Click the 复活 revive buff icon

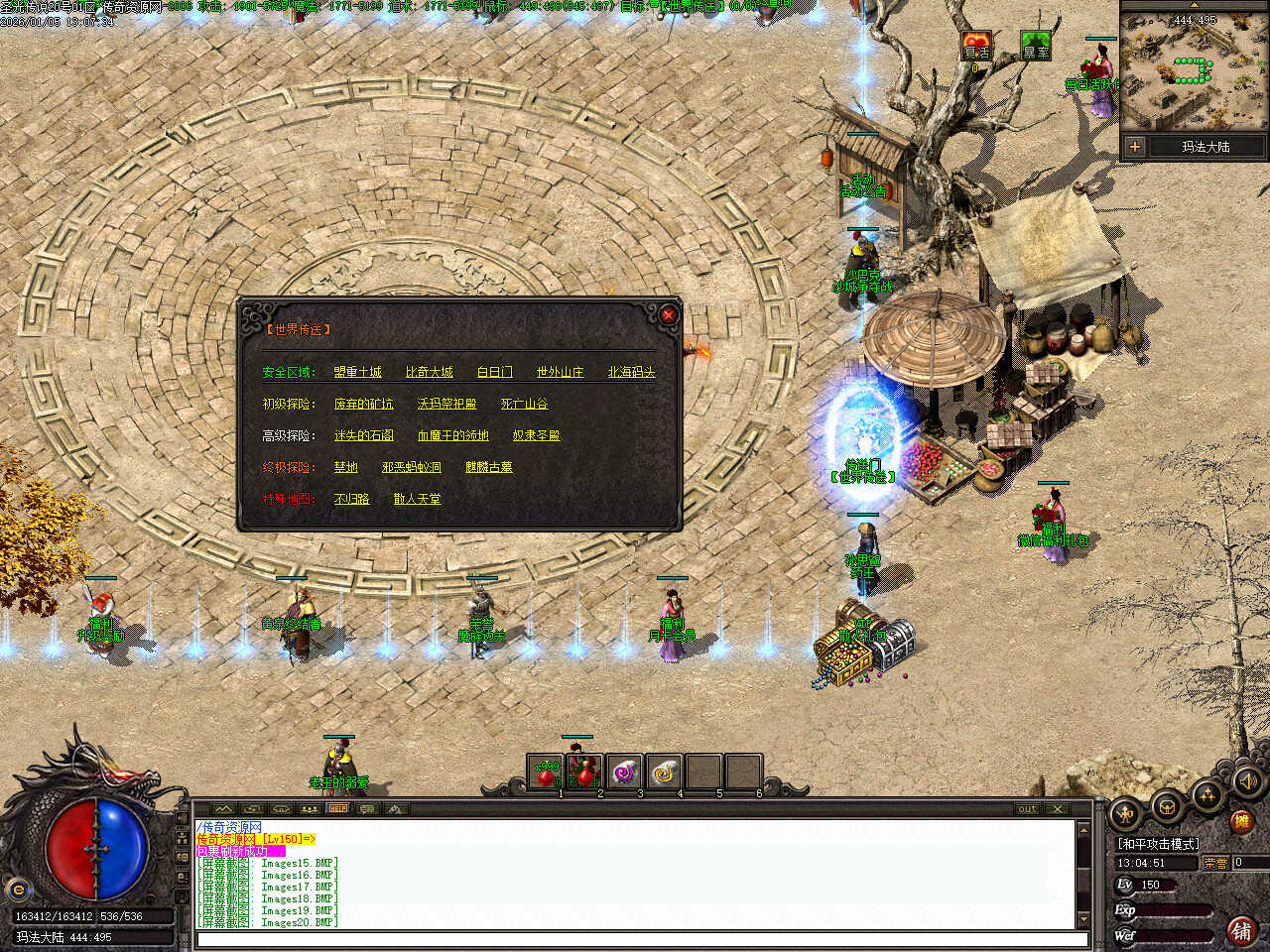tap(976, 47)
